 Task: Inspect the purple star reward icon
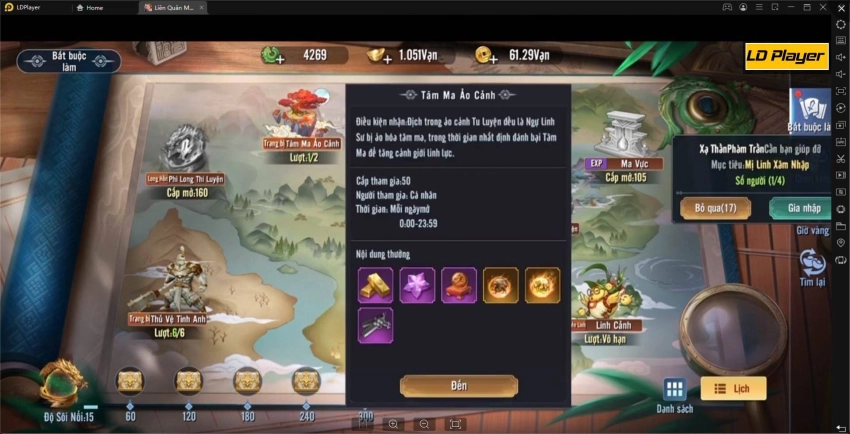tap(417, 285)
